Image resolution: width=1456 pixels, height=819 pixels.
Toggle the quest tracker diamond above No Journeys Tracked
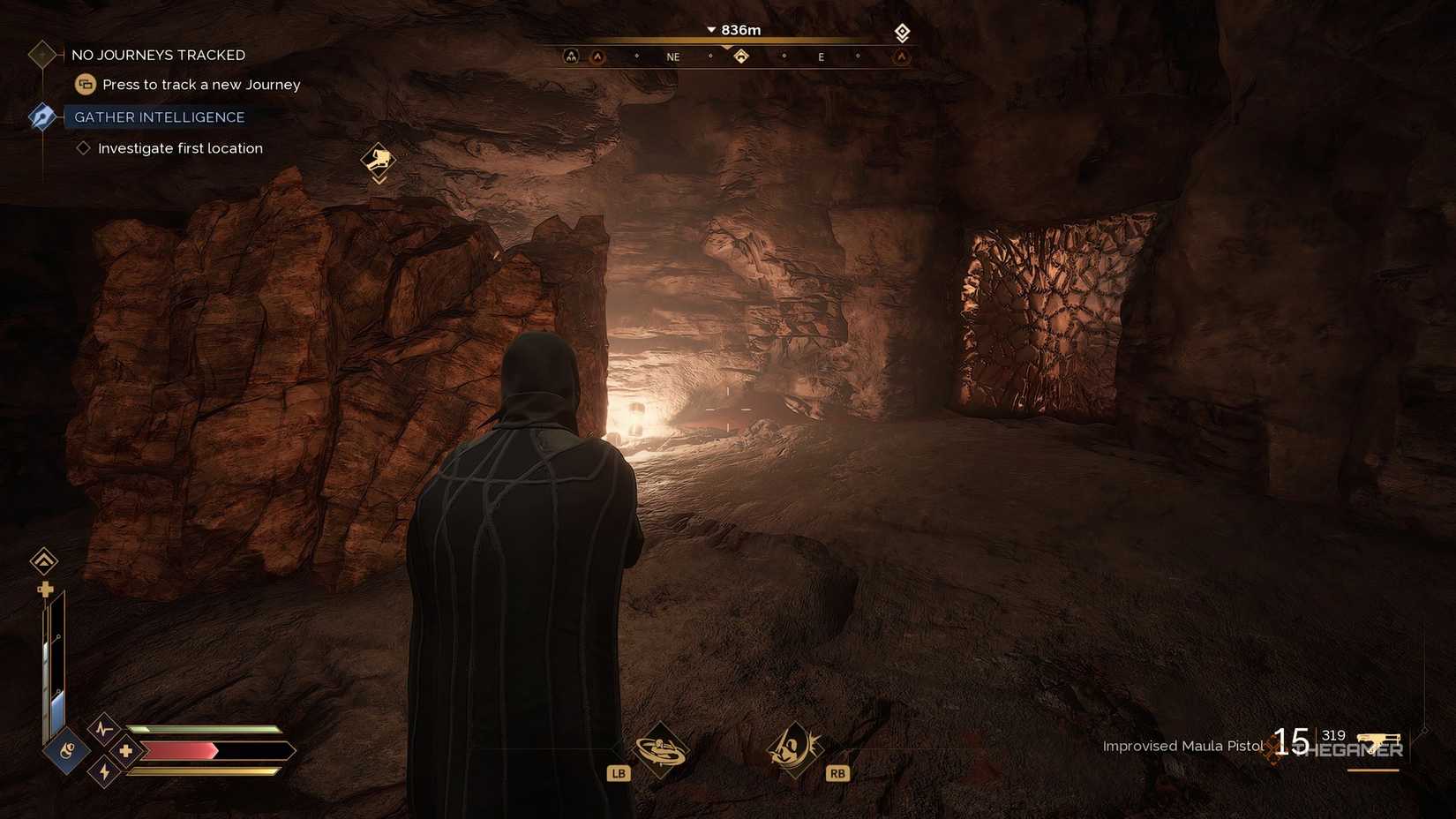pyautogui.click(x=41, y=55)
